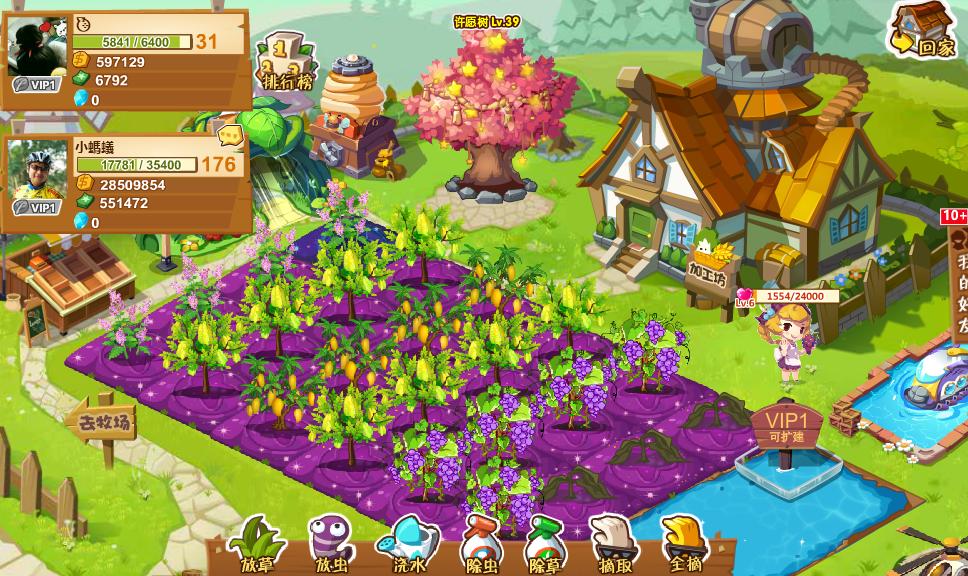This screenshot has width=968, height=576.
Task: Click 小螞蟻's cyclist avatar portrait
Action: (38, 168)
